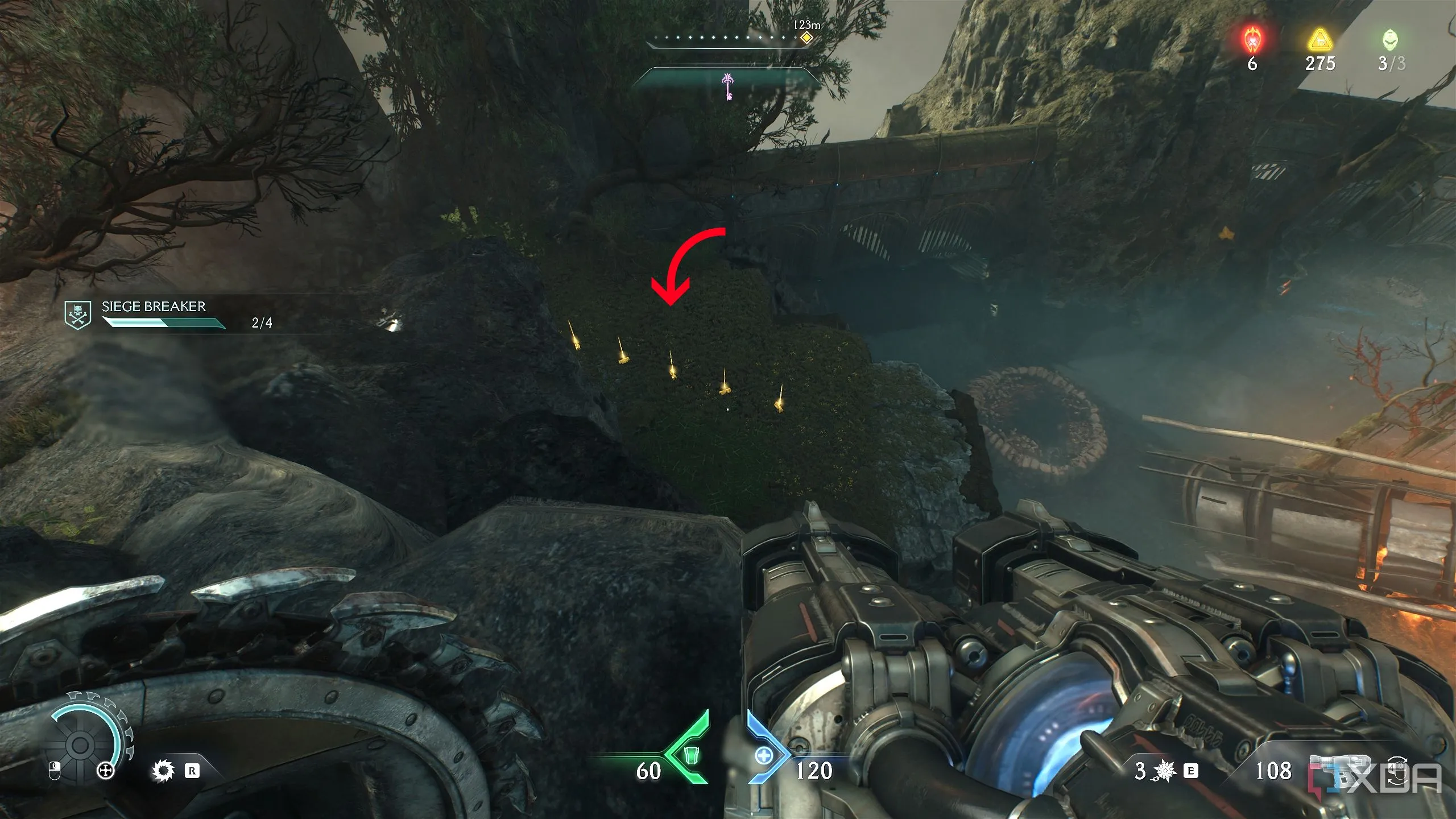Select the purple key icon below the compass

tap(727, 86)
